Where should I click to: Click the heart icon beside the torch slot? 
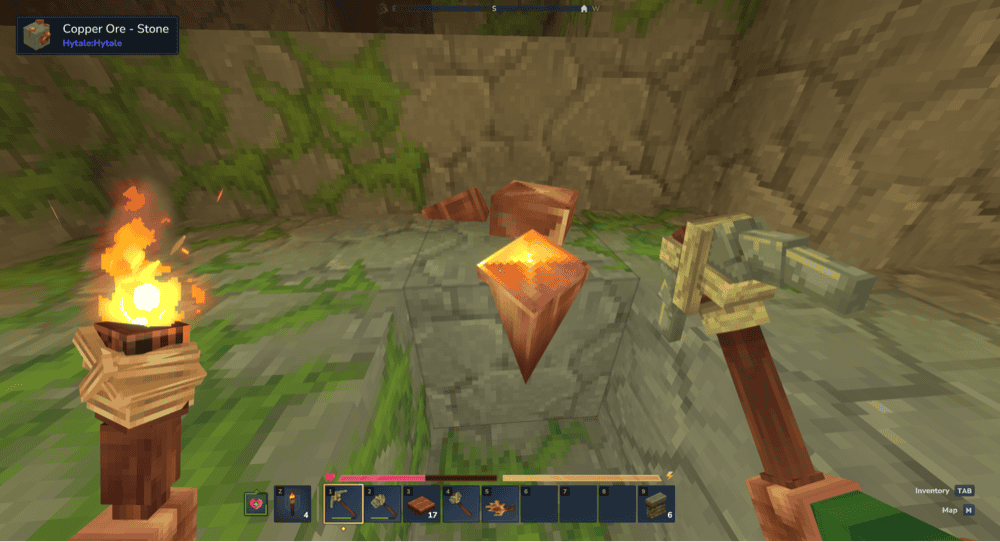pos(256,504)
